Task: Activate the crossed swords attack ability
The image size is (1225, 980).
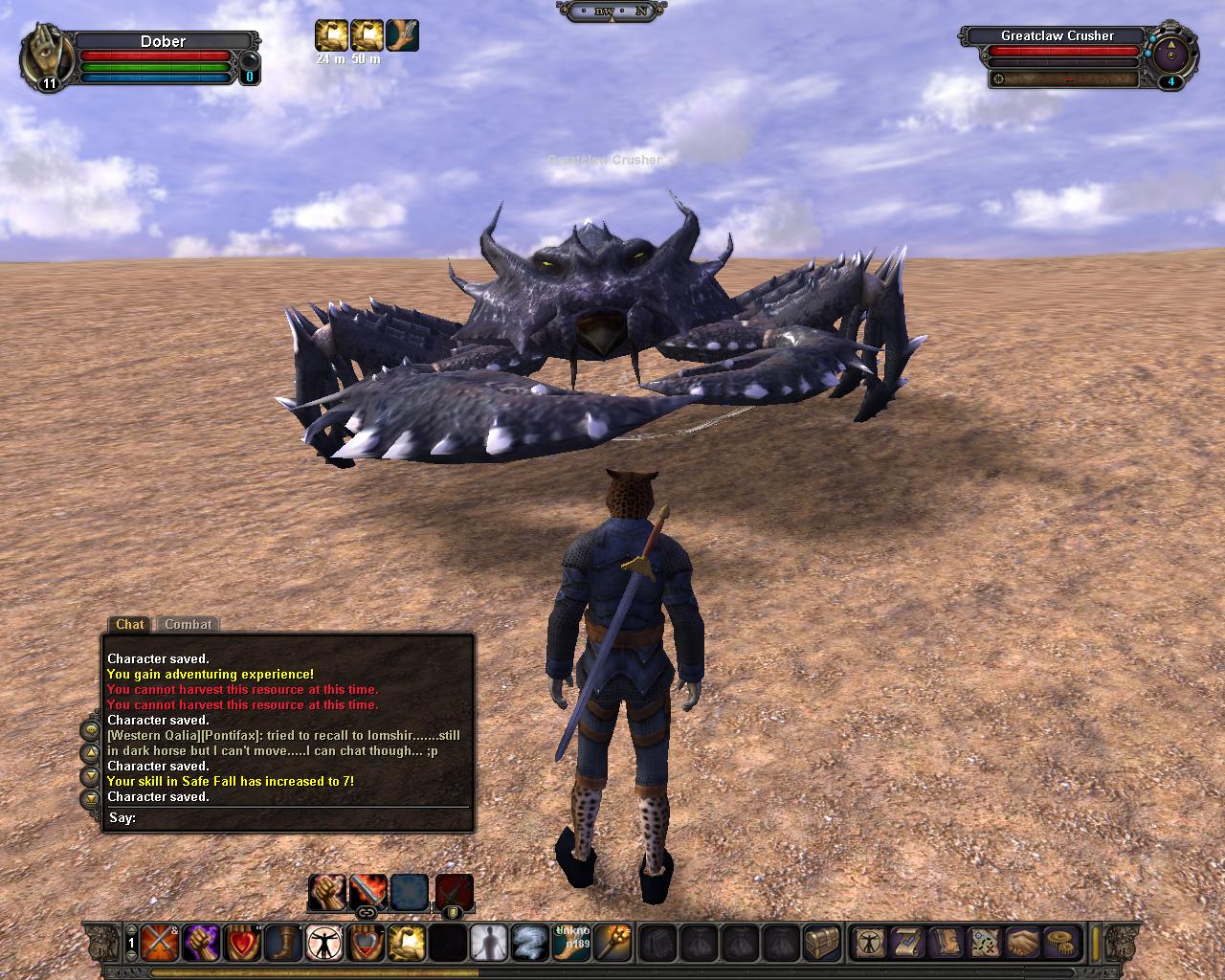Action: coord(158,943)
